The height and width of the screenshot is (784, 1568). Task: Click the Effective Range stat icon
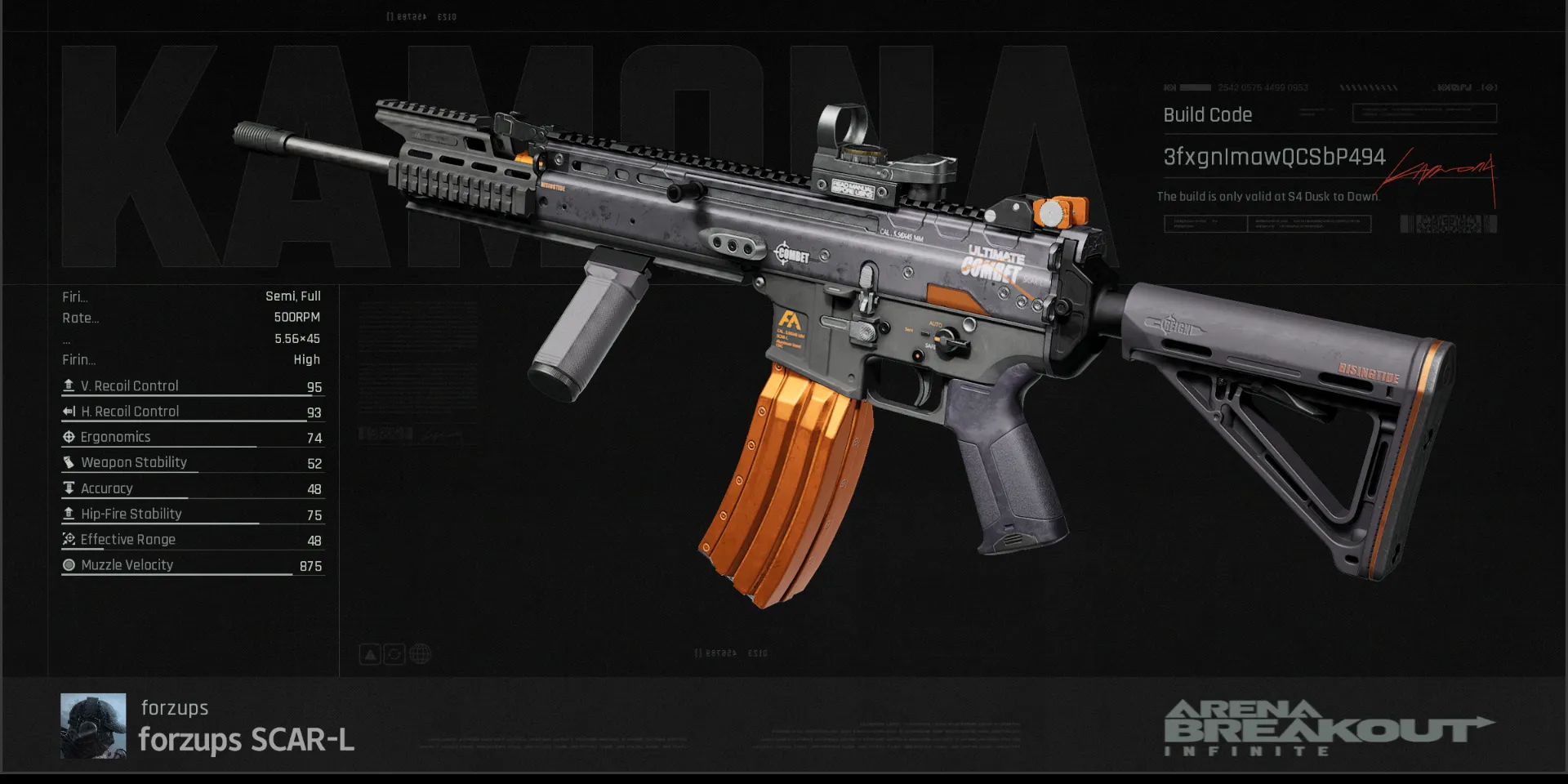pyautogui.click(x=69, y=539)
